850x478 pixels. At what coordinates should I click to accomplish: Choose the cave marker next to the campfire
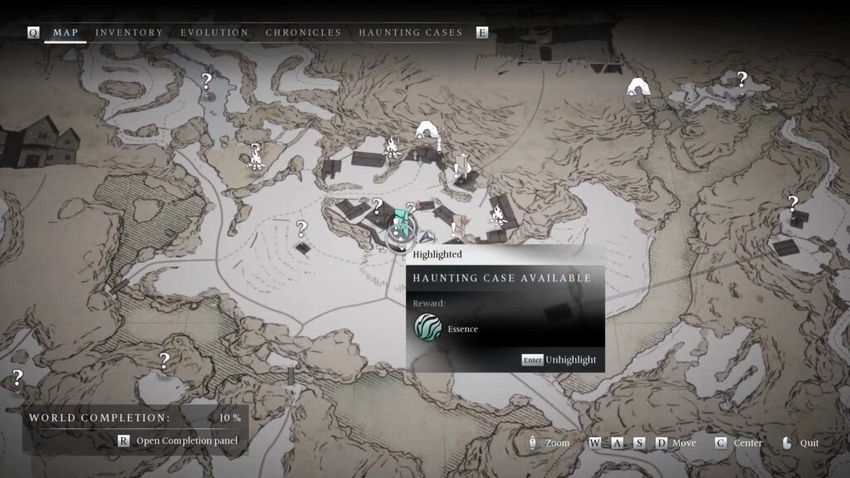click(x=428, y=131)
